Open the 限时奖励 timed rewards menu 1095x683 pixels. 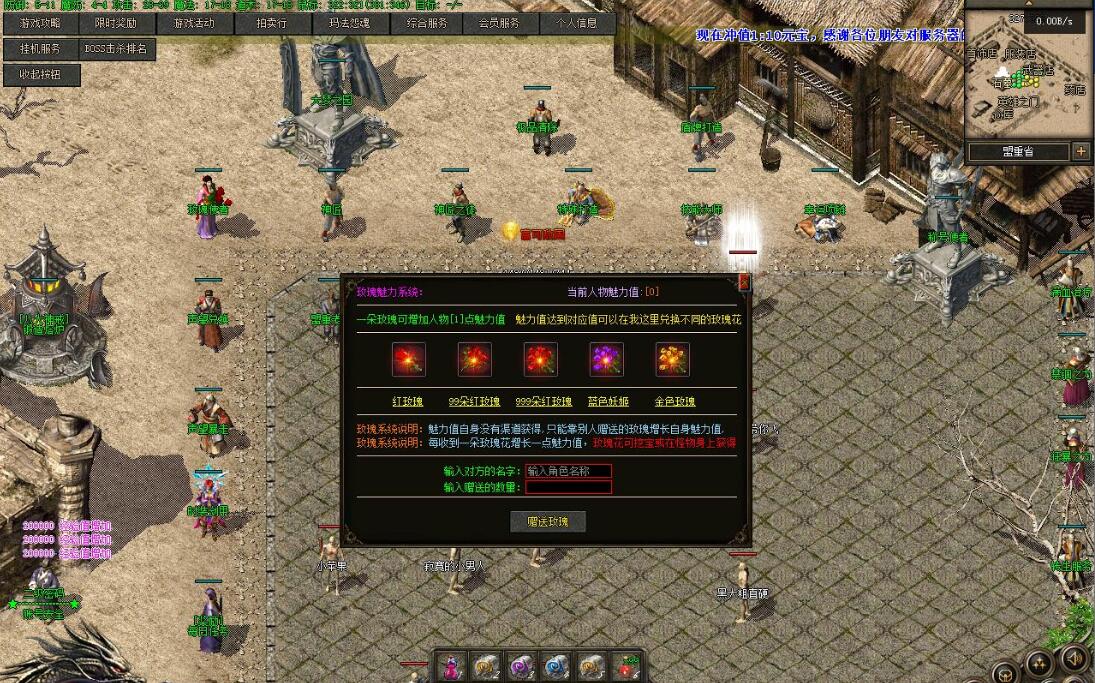[116, 23]
